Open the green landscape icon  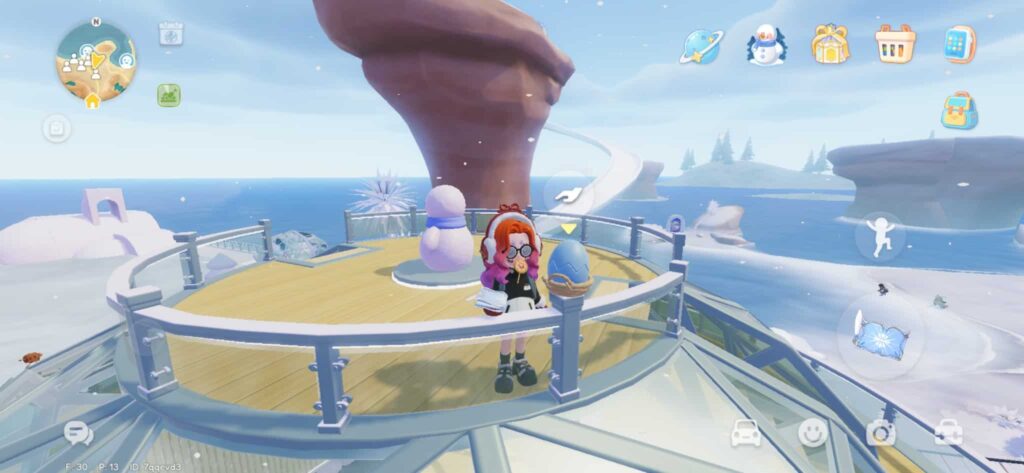pos(169,95)
